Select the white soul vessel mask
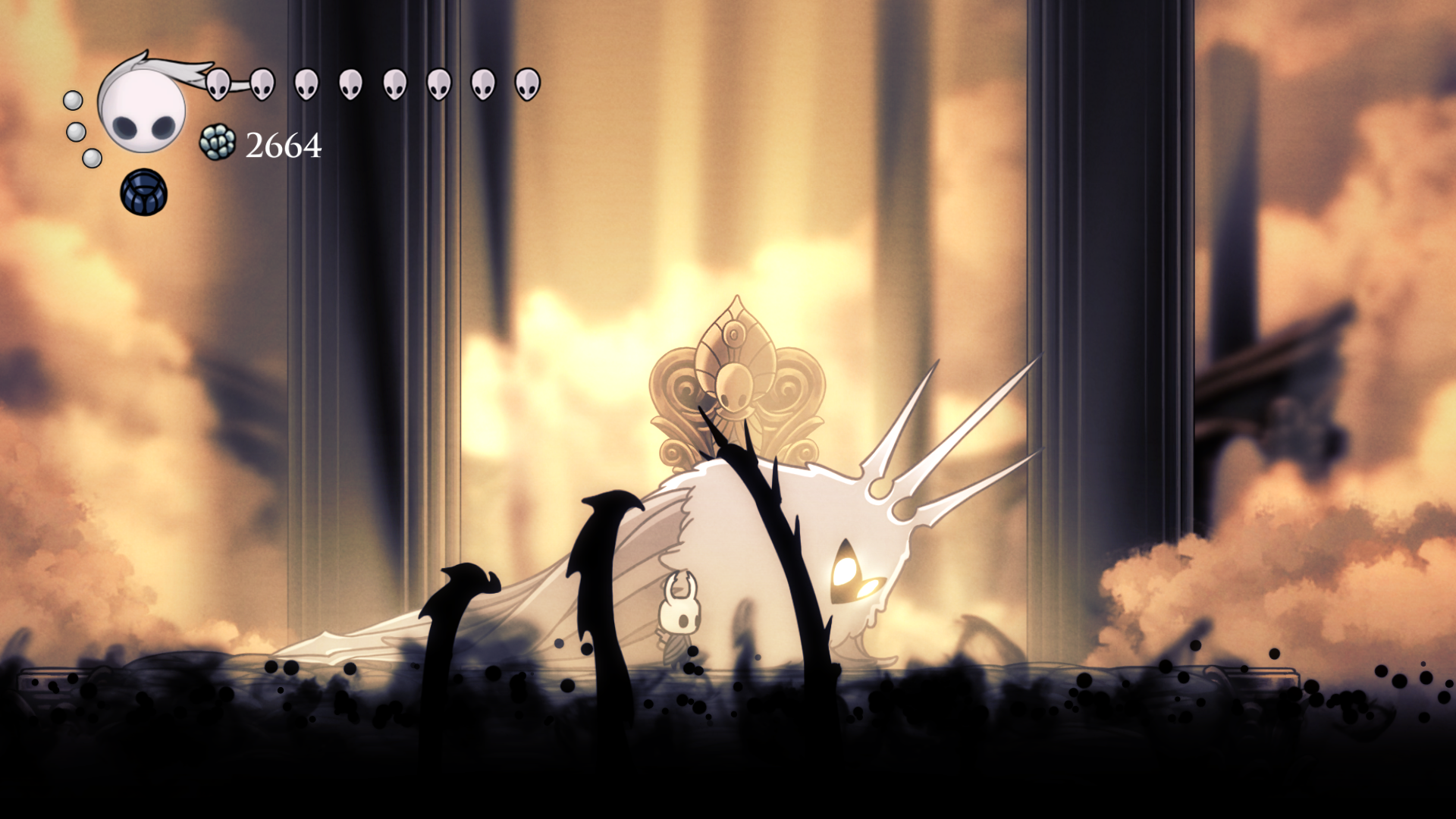 [x=143, y=106]
